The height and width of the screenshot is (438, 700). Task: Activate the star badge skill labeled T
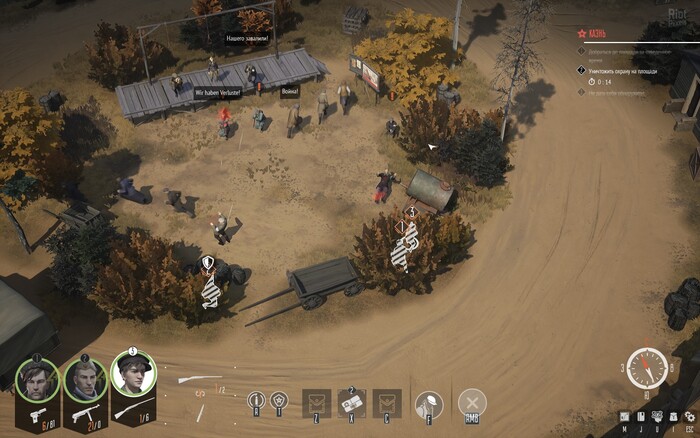click(x=279, y=401)
